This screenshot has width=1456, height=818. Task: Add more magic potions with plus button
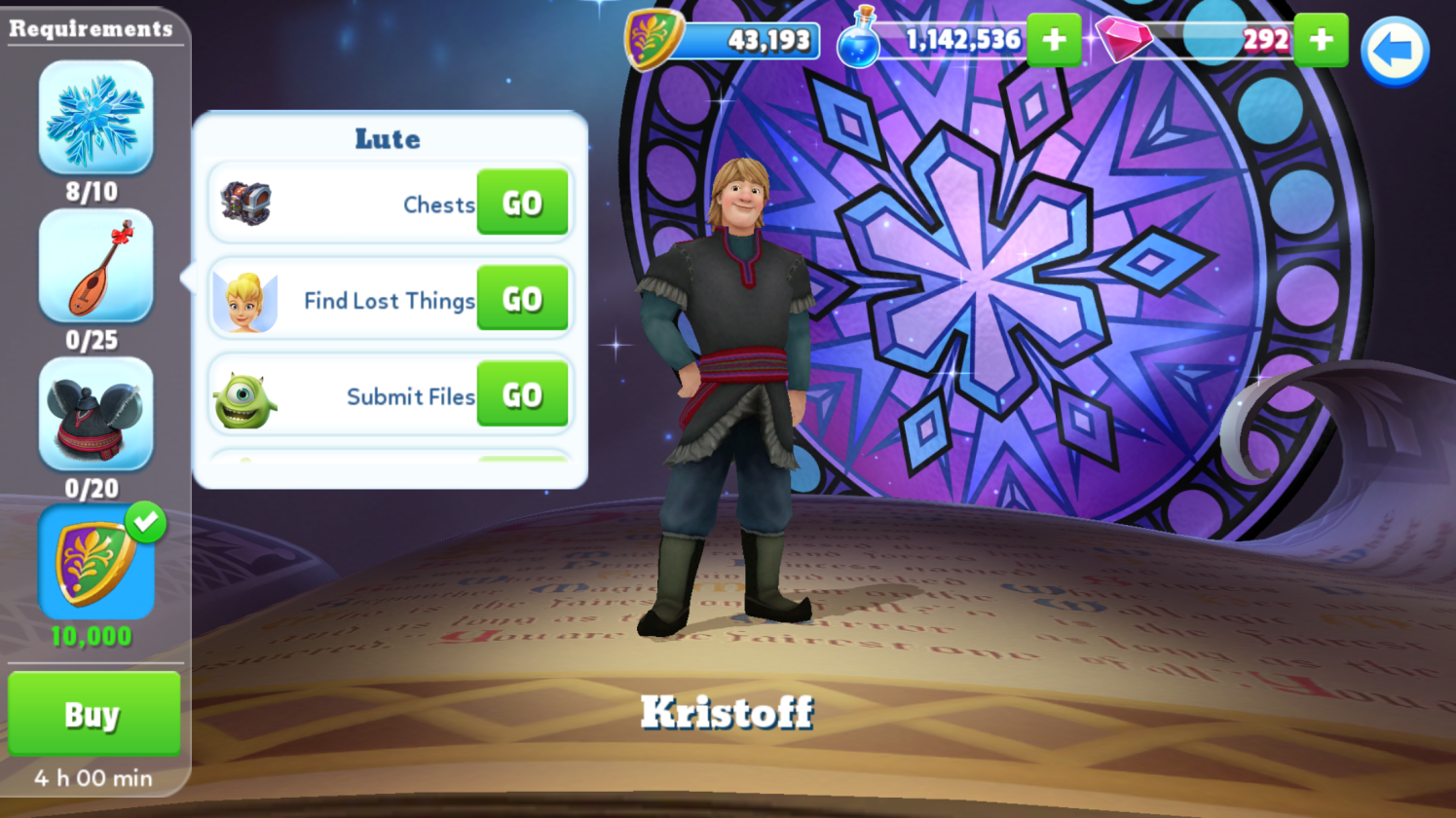pos(1054,40)
